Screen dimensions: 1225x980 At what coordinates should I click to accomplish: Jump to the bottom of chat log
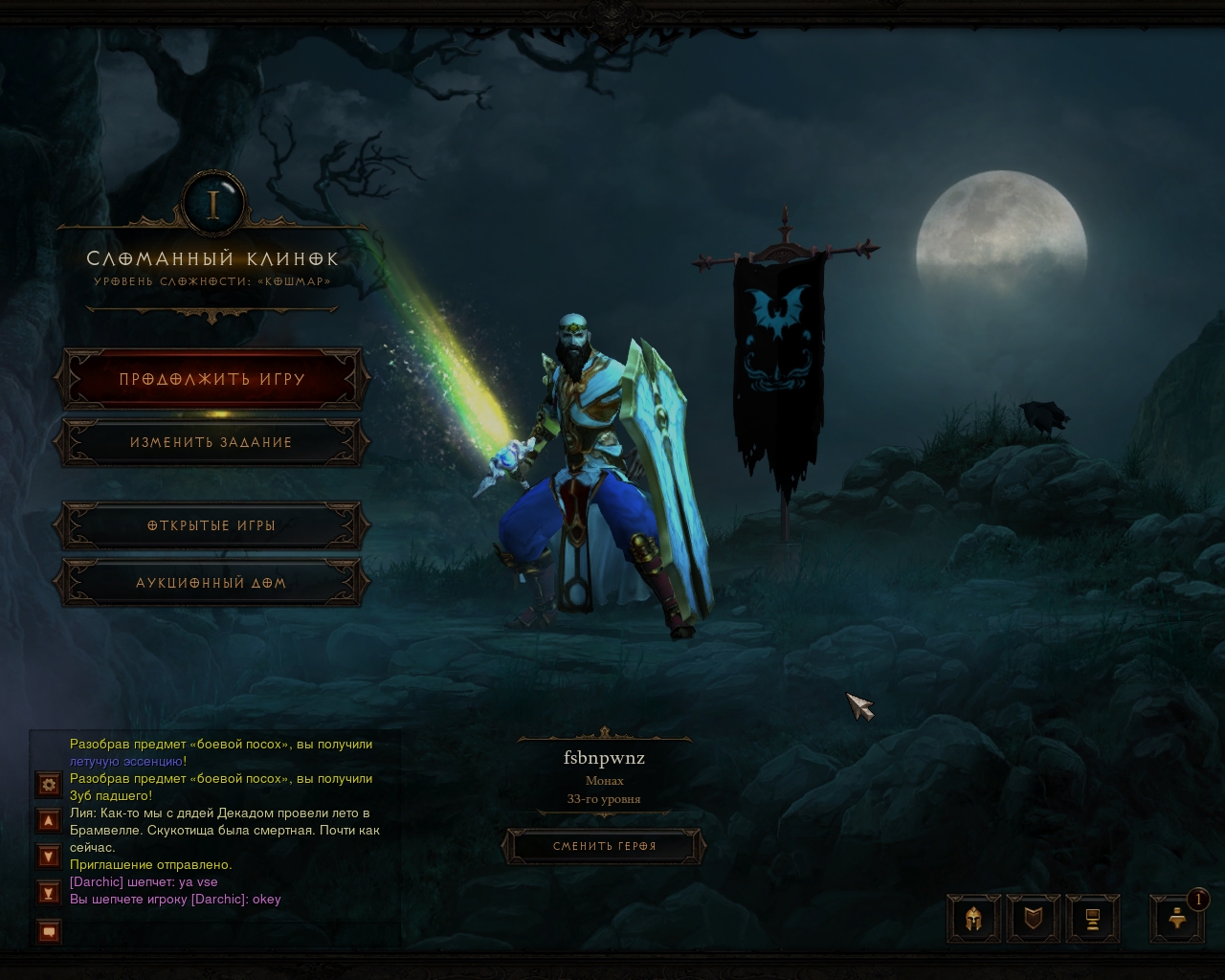(49, 893)
